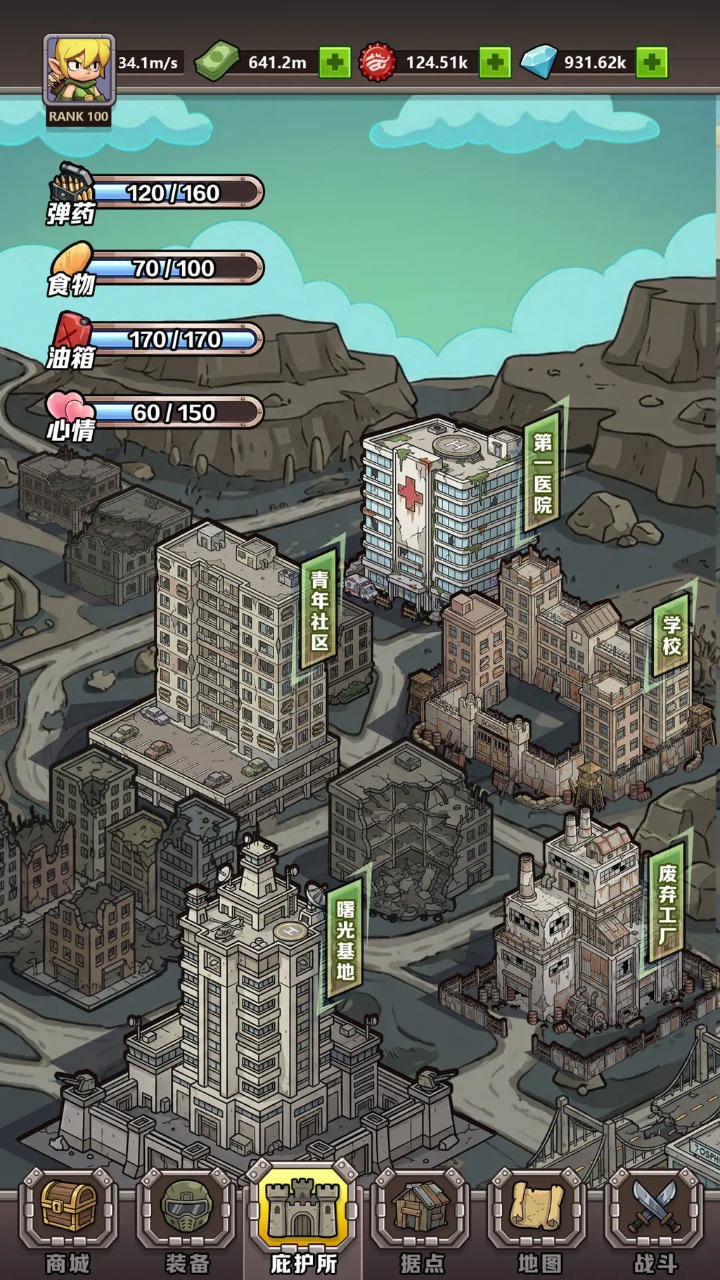
Task: Switch to the 装备 equipment tab
Action: click(186, 1220)
